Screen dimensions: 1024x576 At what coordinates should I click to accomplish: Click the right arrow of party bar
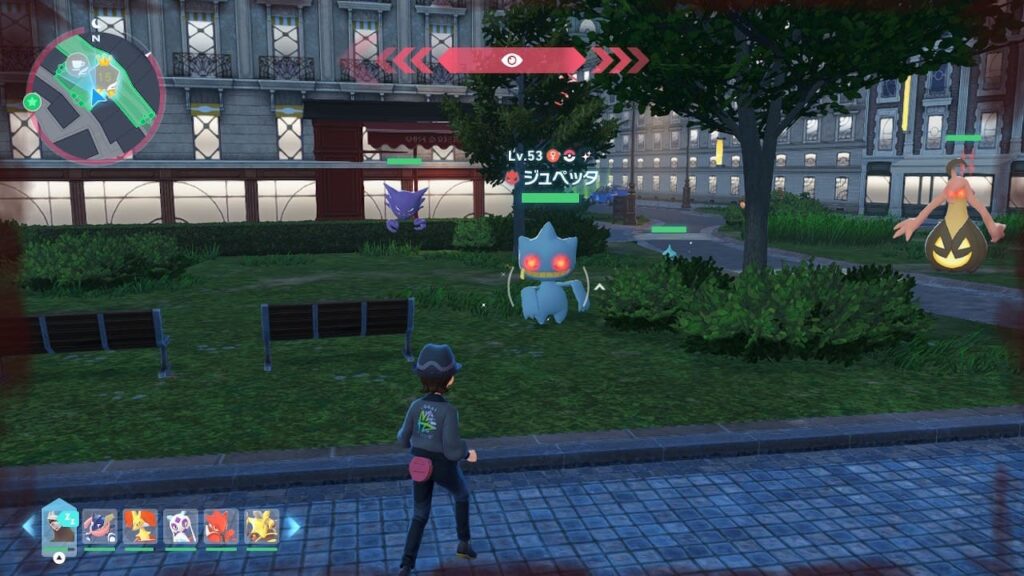(293, 526)
